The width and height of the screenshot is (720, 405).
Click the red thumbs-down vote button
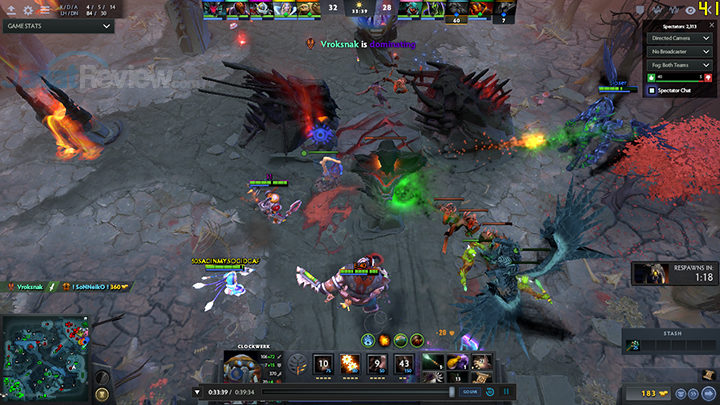pyautogui.click(x=707, y=76)
